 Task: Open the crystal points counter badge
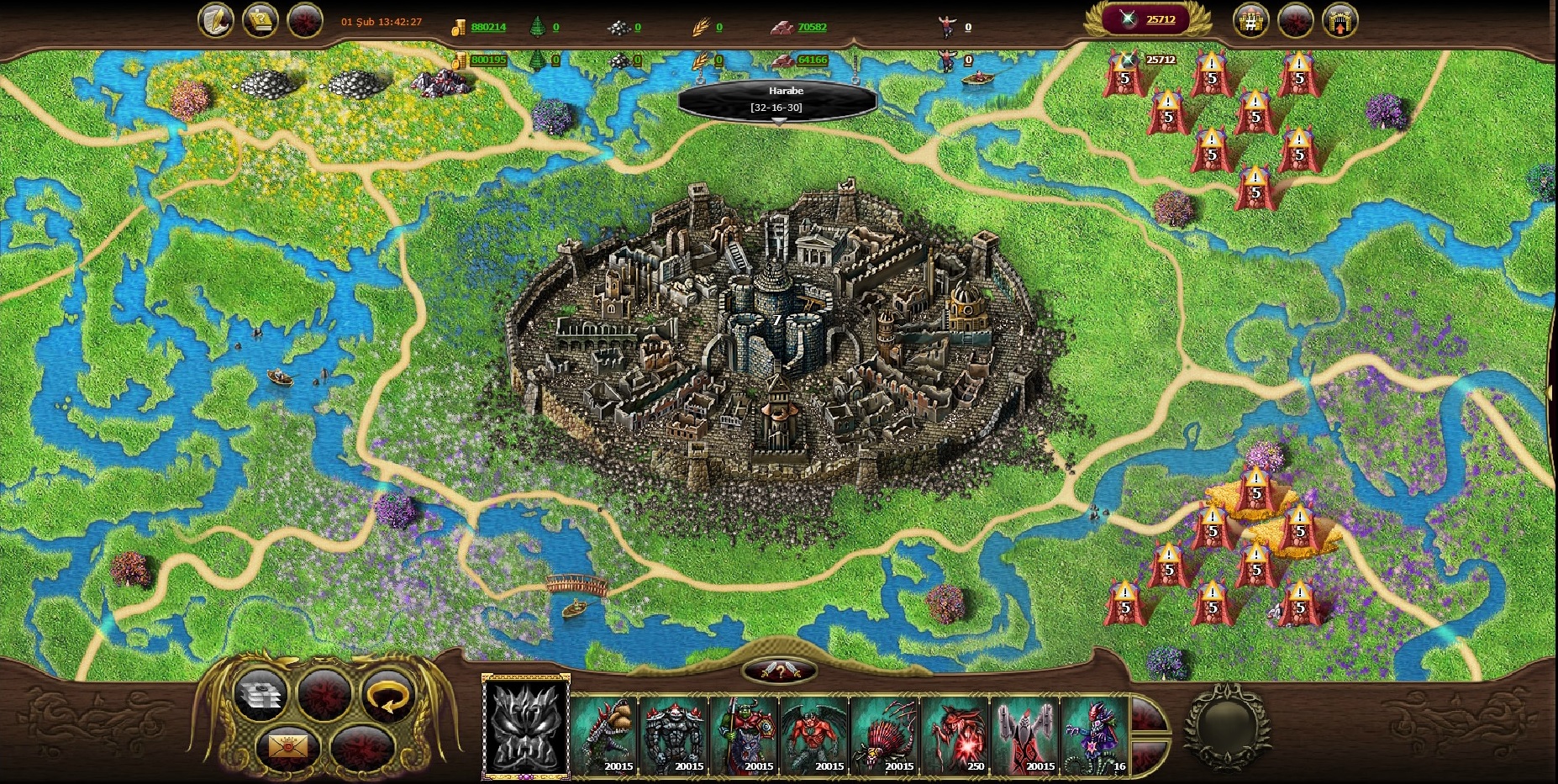point(1148,19)
